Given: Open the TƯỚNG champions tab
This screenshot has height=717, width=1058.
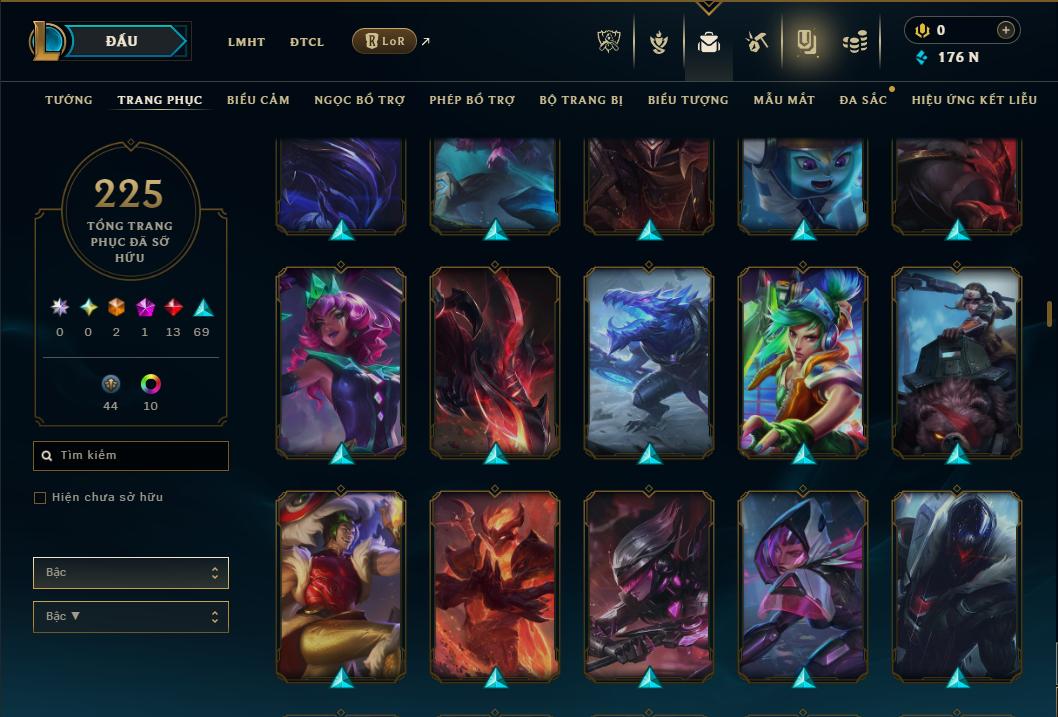Looking at the screenshot, I should pyautogui.click(x=69, y=100).
